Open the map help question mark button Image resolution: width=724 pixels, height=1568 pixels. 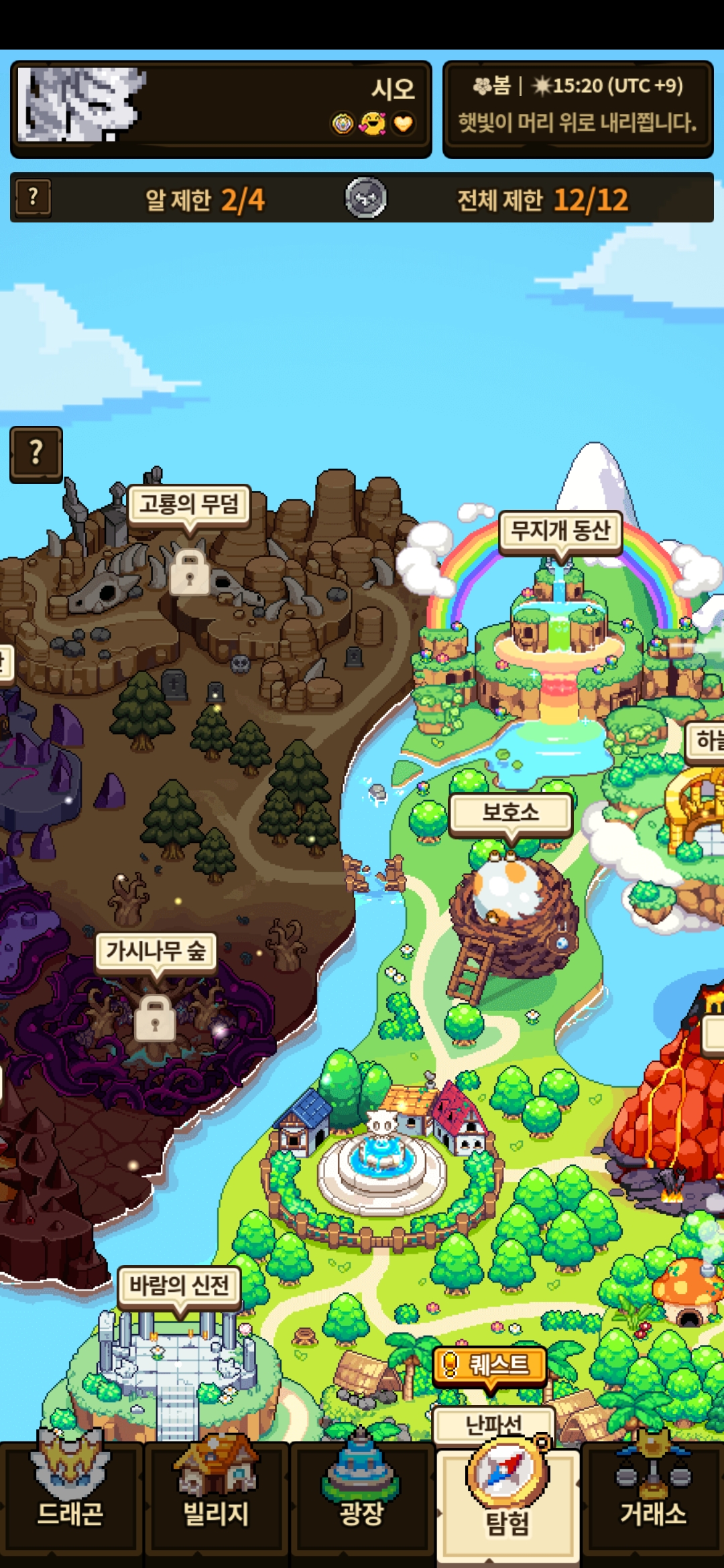click(36, 454)
